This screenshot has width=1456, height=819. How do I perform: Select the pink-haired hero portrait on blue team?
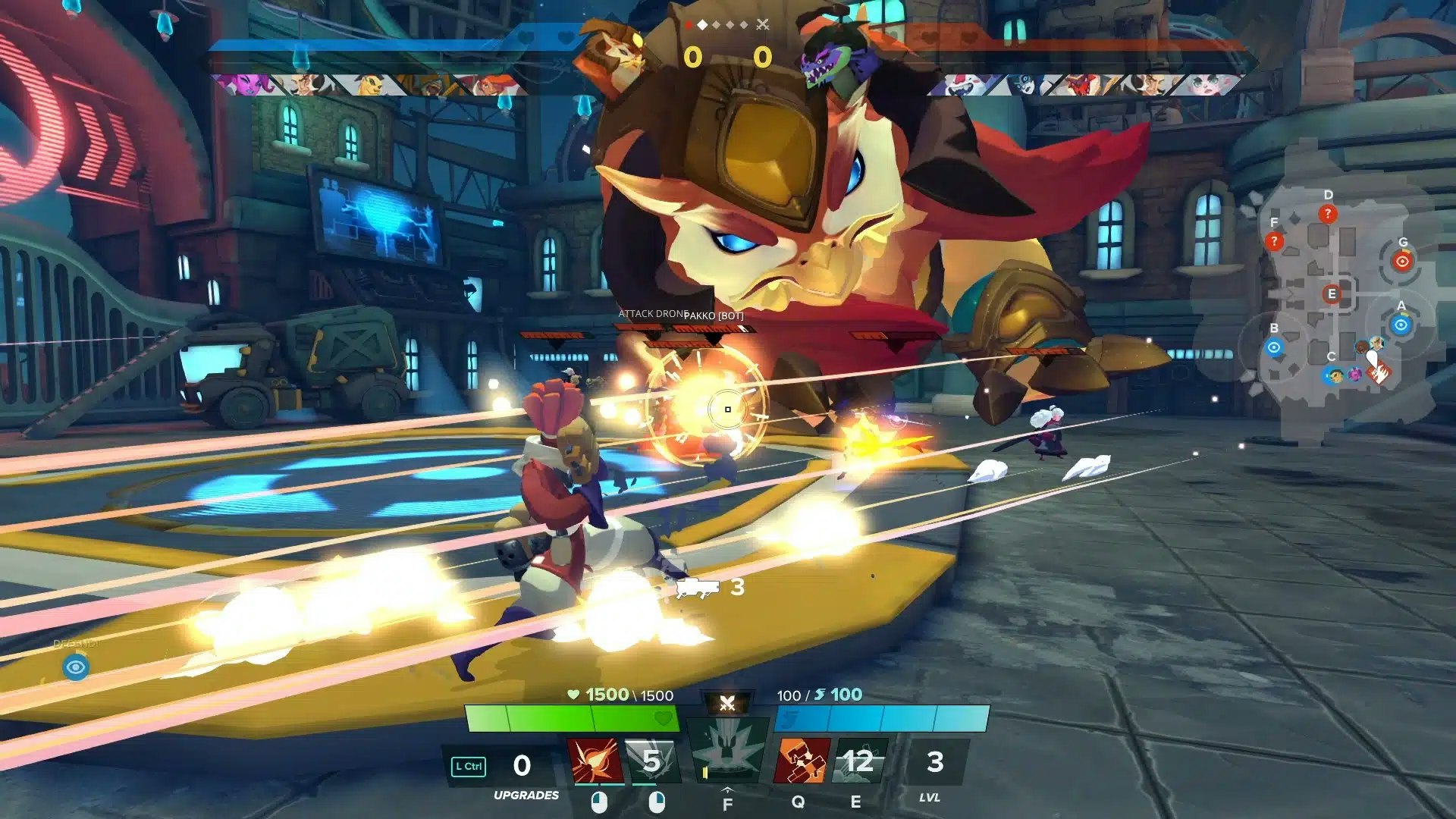click(x=243, y=84)
